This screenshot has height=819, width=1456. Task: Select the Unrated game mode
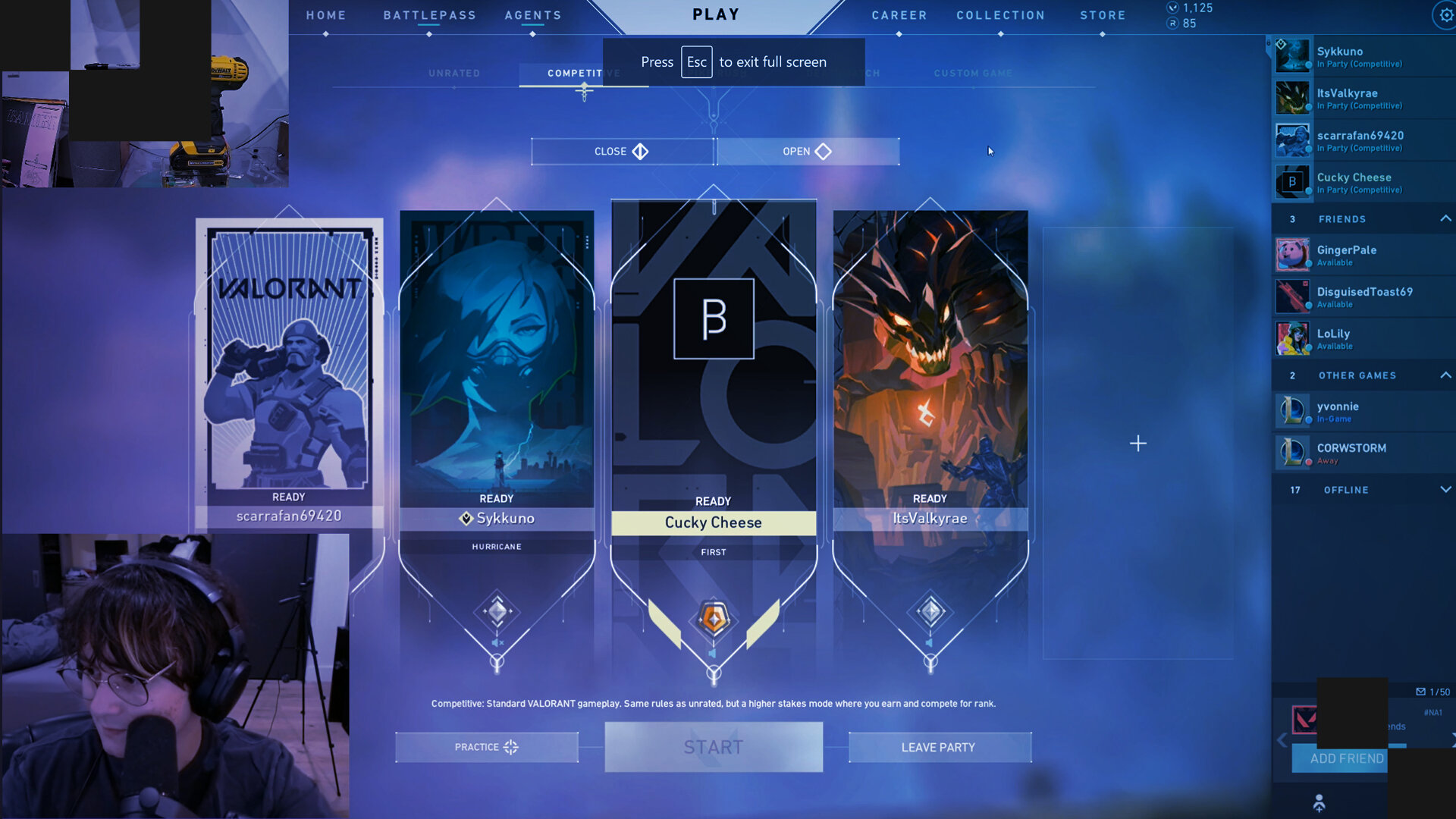(454, 74)
